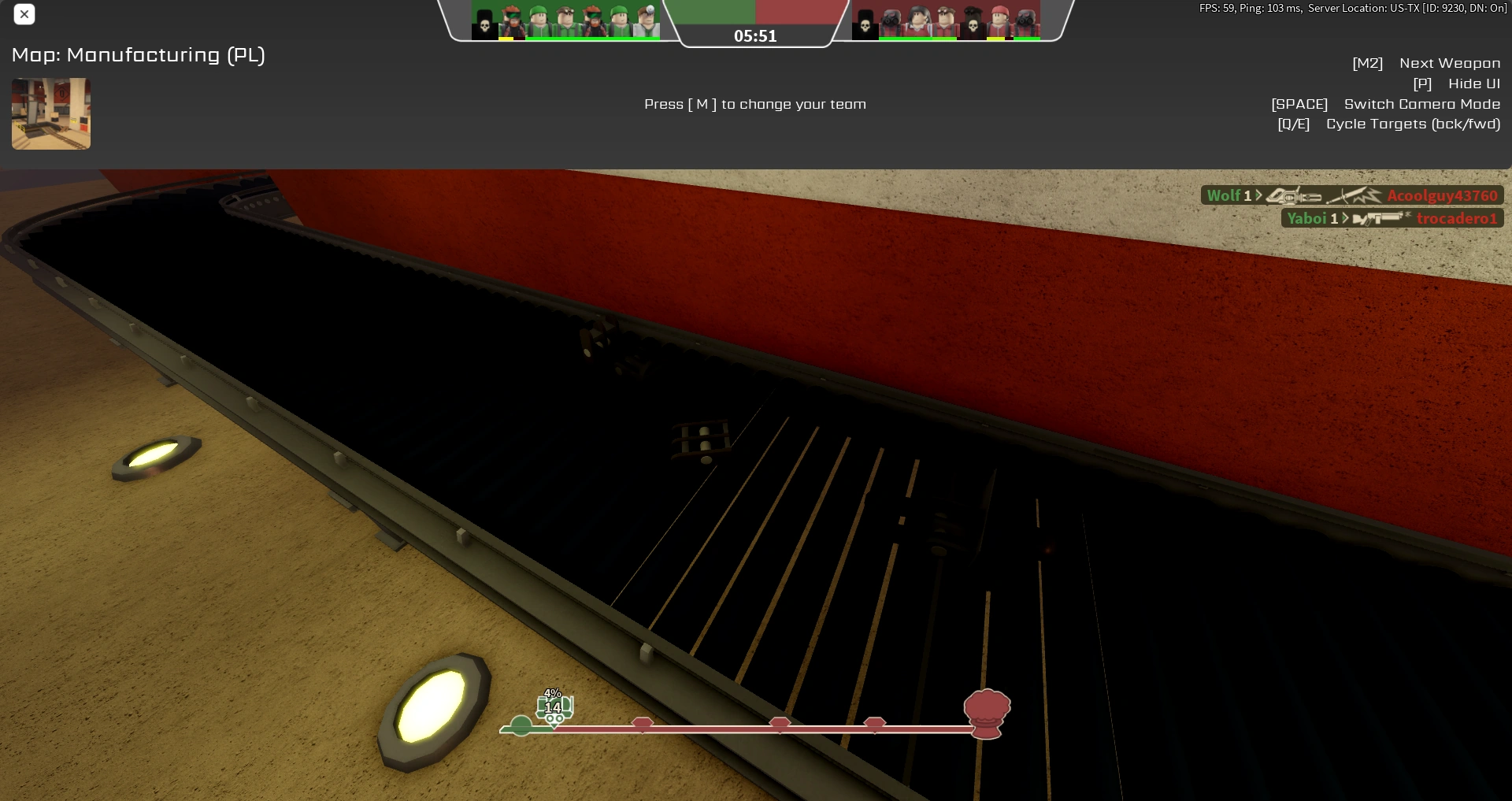
Task: Open the Manufacturing map preview thumbnail
Action: (50, 113)
